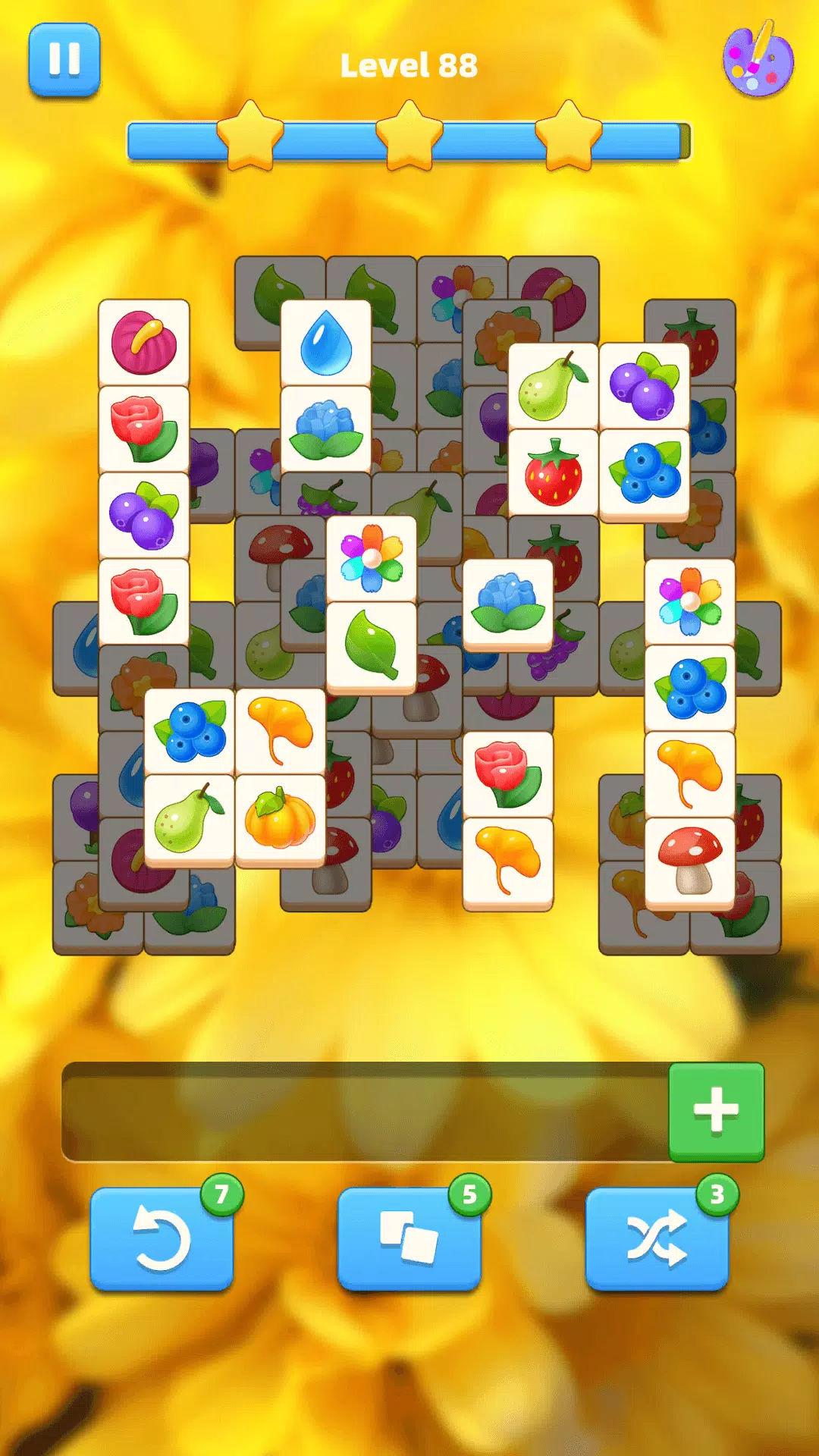Screen dimensions: 819x1456
Task: Open the paint palette theme menu
Action: 758,61
